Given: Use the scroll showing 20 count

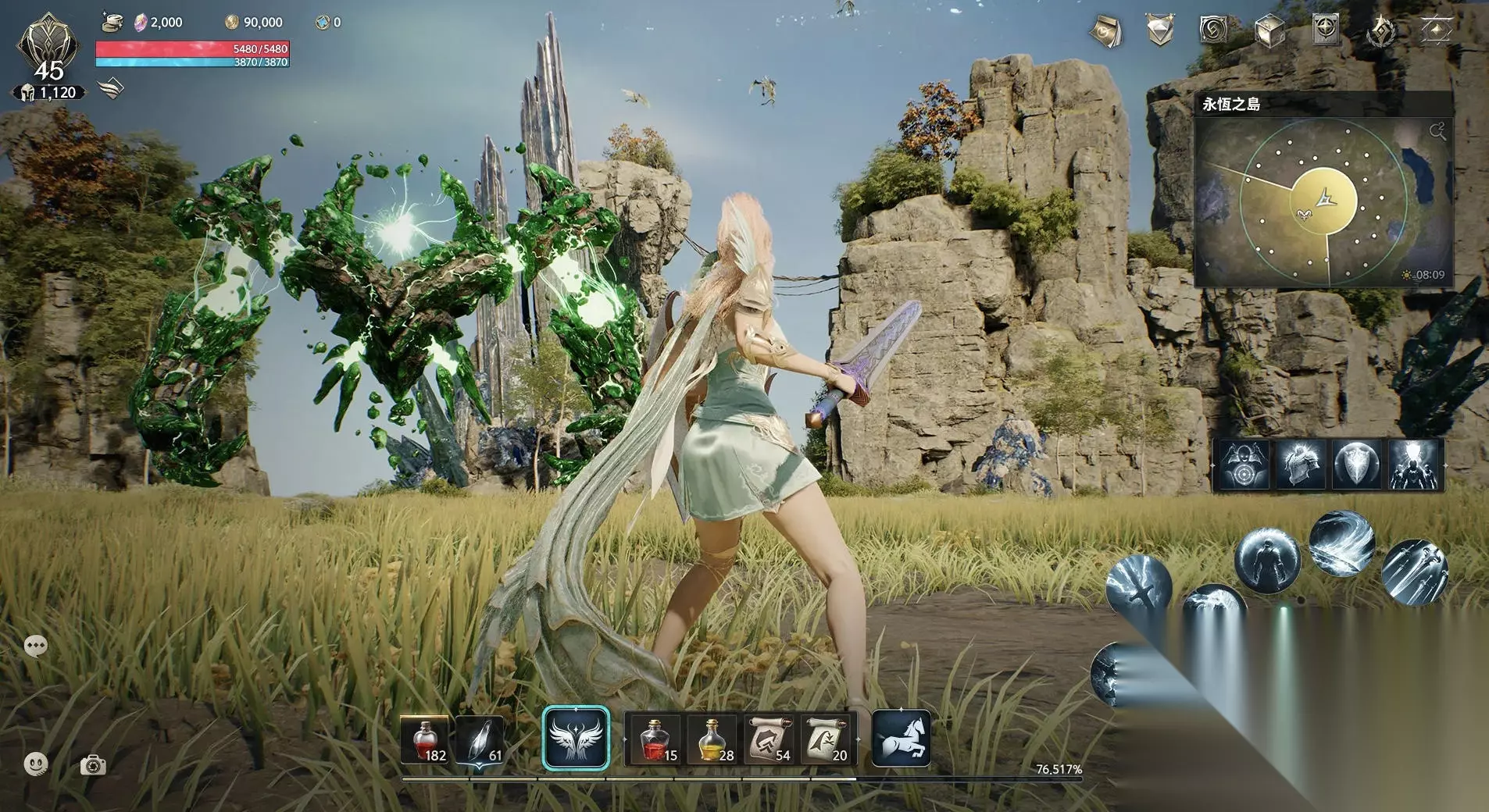Looking at the screenshot, I should coord(826,740).
